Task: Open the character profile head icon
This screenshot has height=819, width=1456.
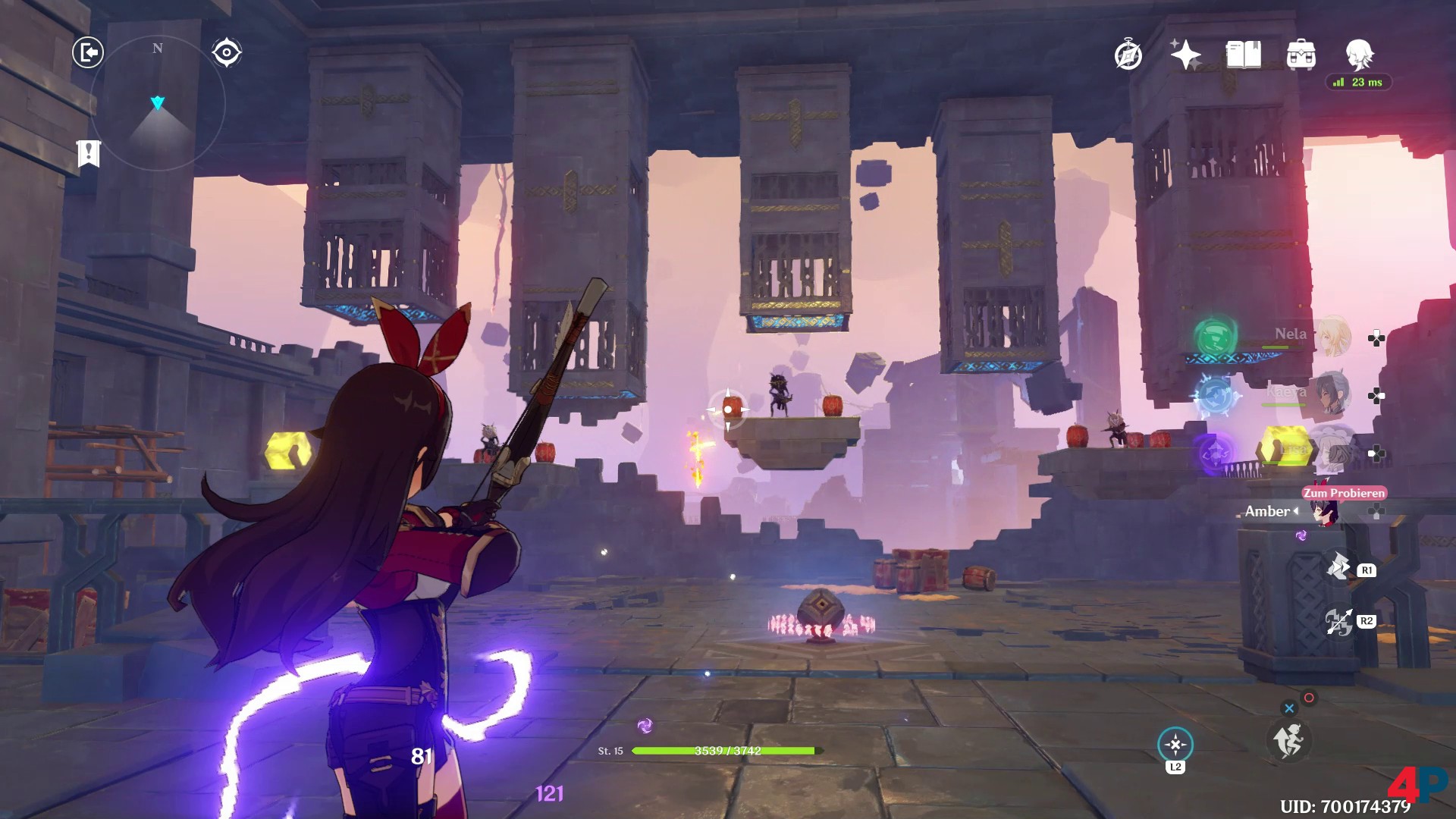Action: (1359, 55)
